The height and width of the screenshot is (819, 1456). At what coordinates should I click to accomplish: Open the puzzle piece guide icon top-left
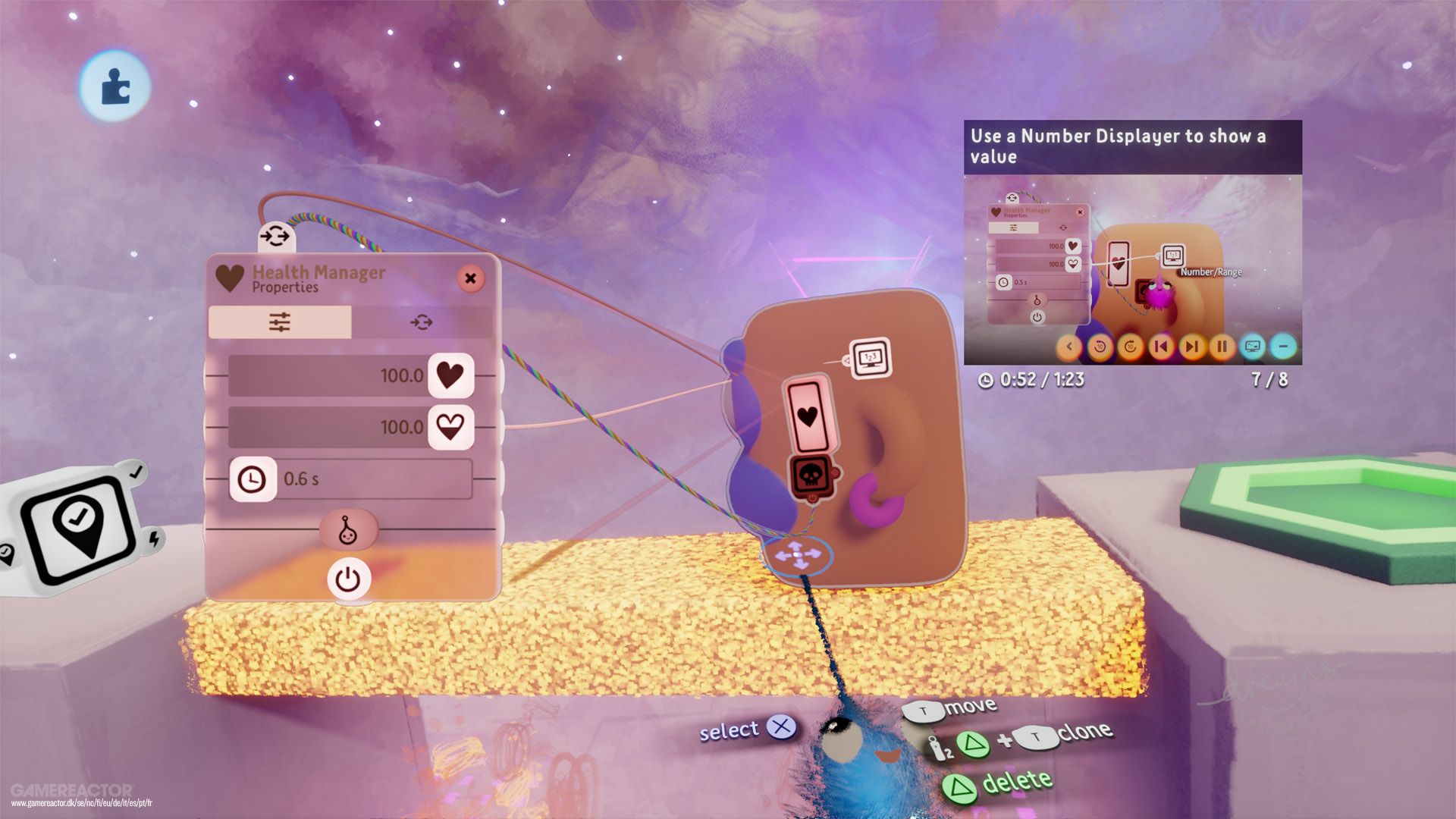pos(114,86)
